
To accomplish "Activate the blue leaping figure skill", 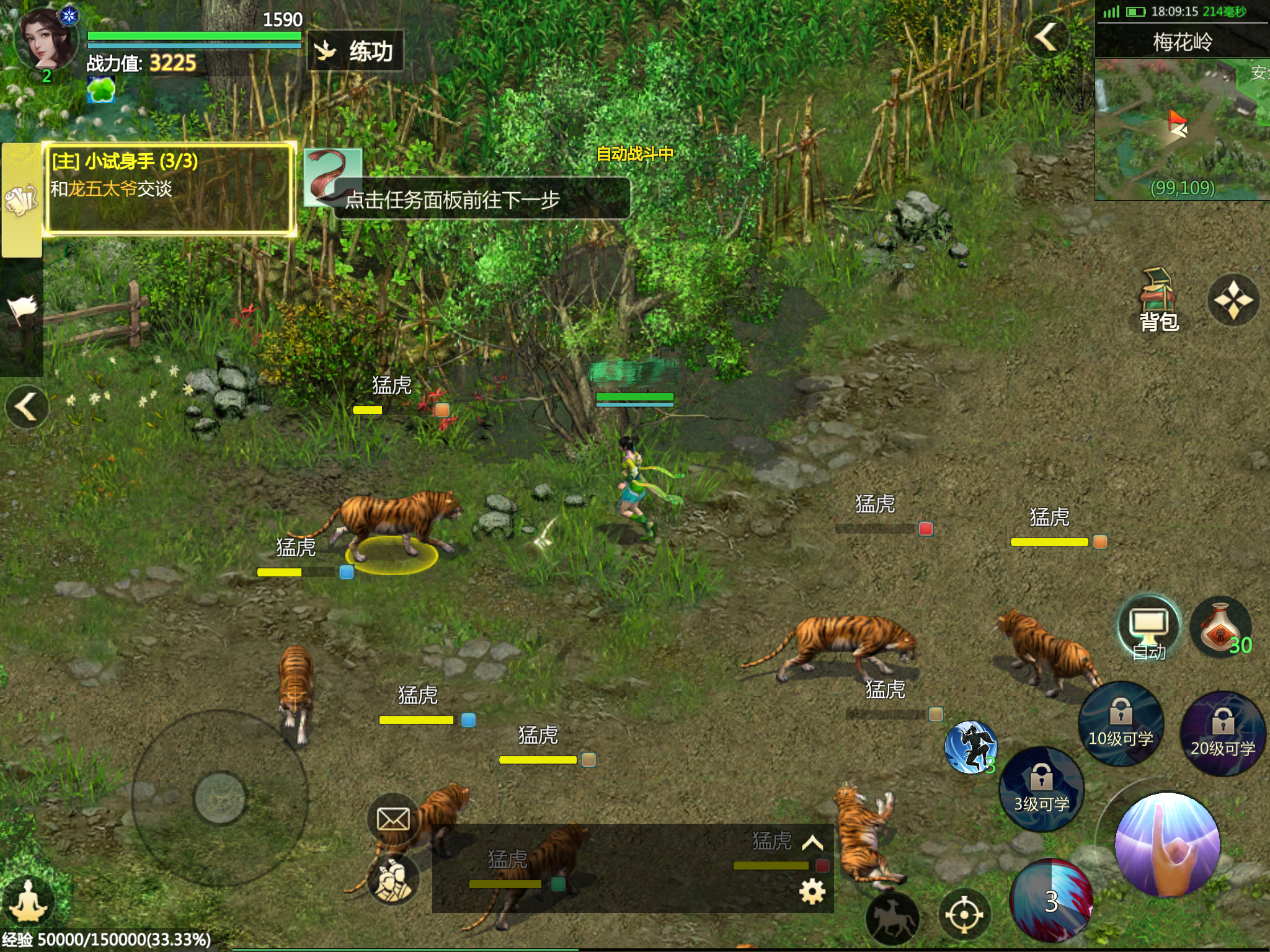I will (970, 747).
